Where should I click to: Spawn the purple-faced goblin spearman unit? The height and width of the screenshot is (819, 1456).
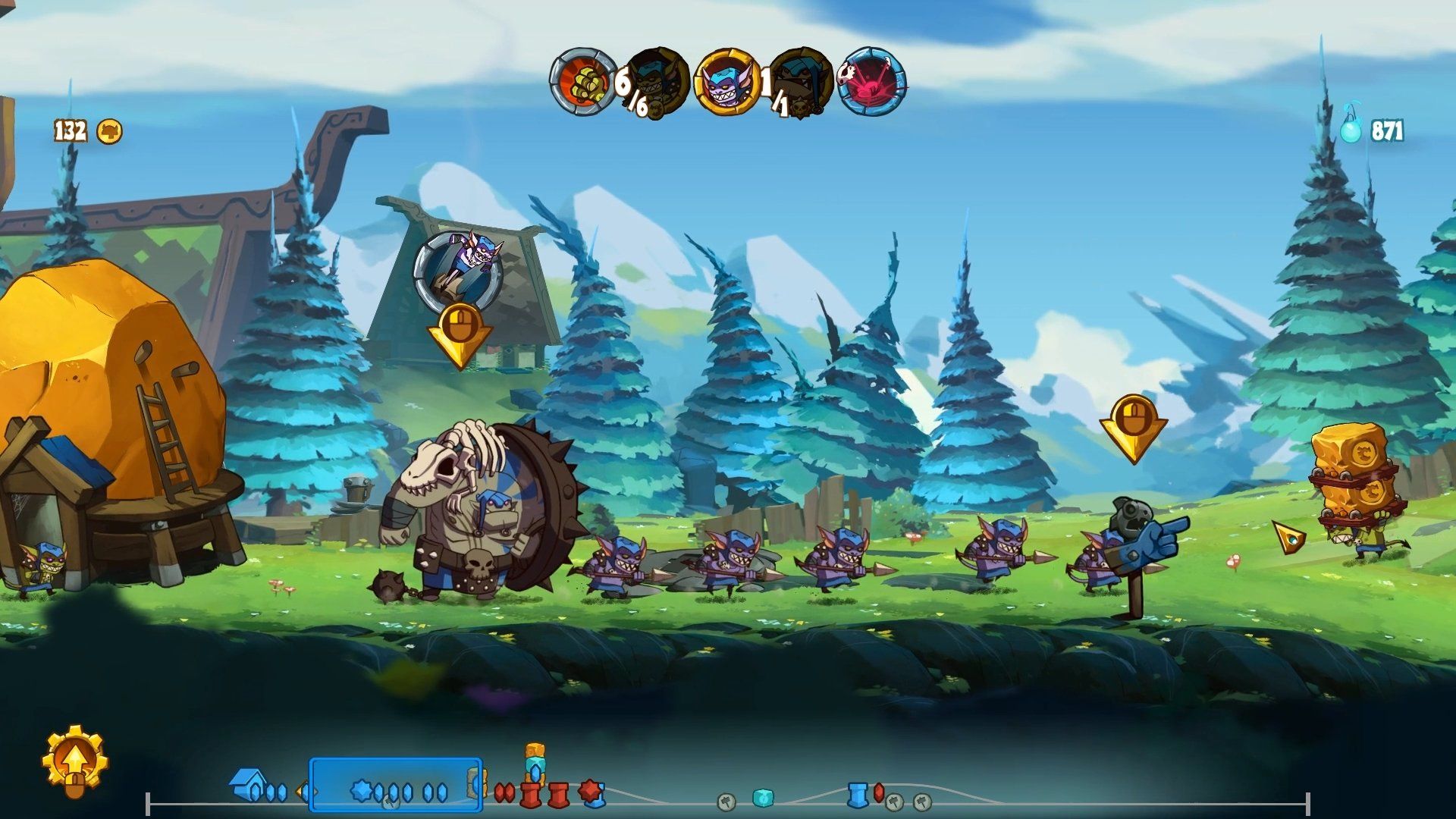(x=726, y=81)
